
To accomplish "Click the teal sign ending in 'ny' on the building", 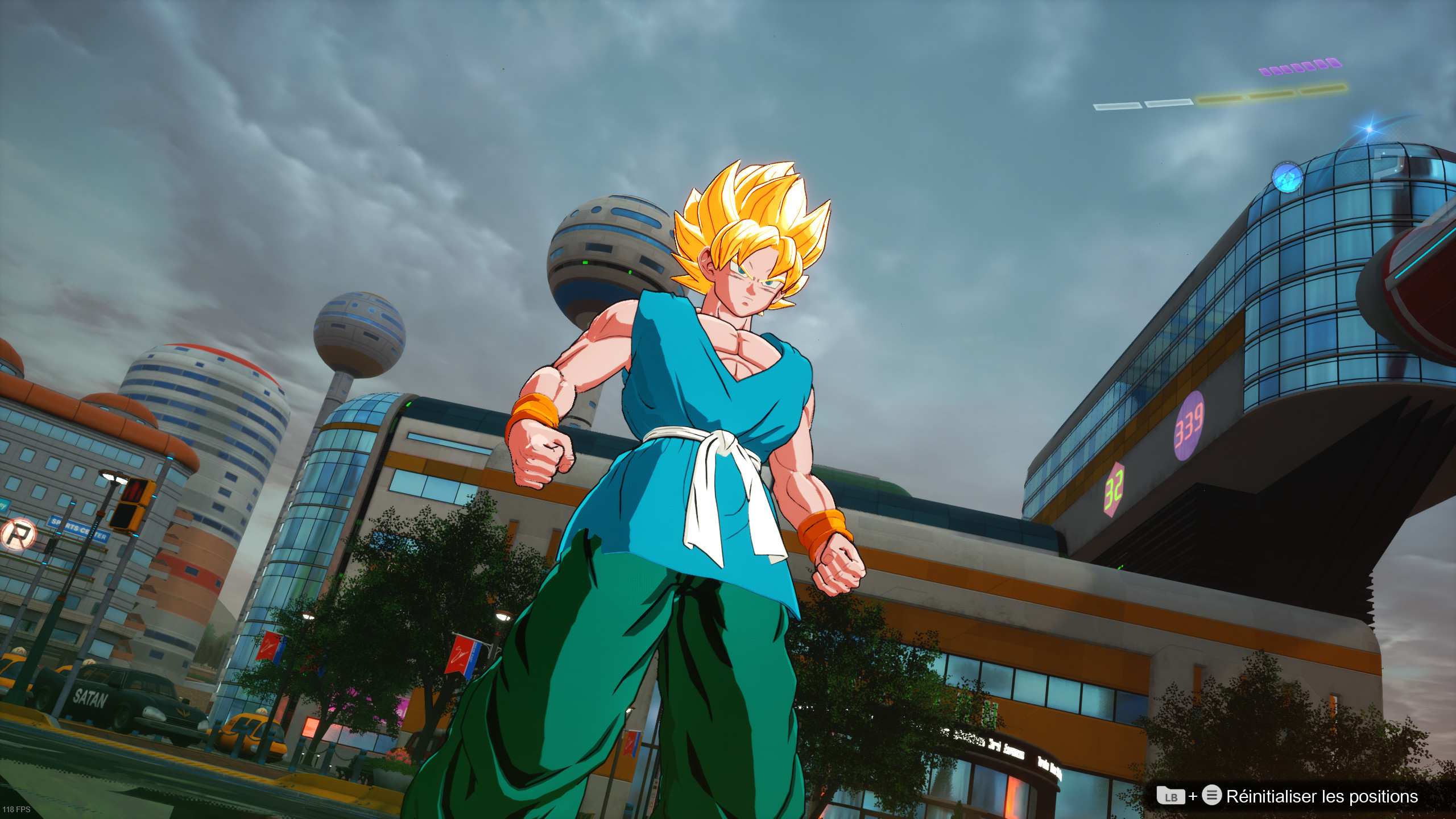I will 3,506.
